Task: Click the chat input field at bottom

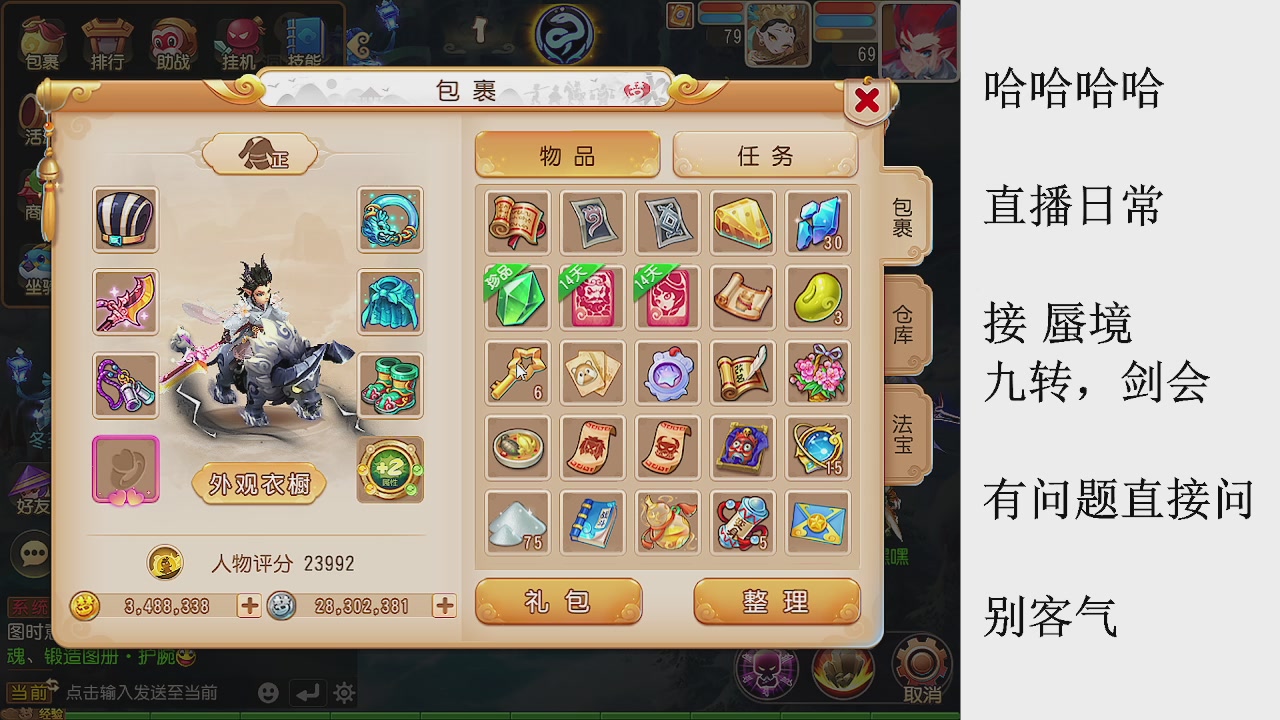Action: 140,691
